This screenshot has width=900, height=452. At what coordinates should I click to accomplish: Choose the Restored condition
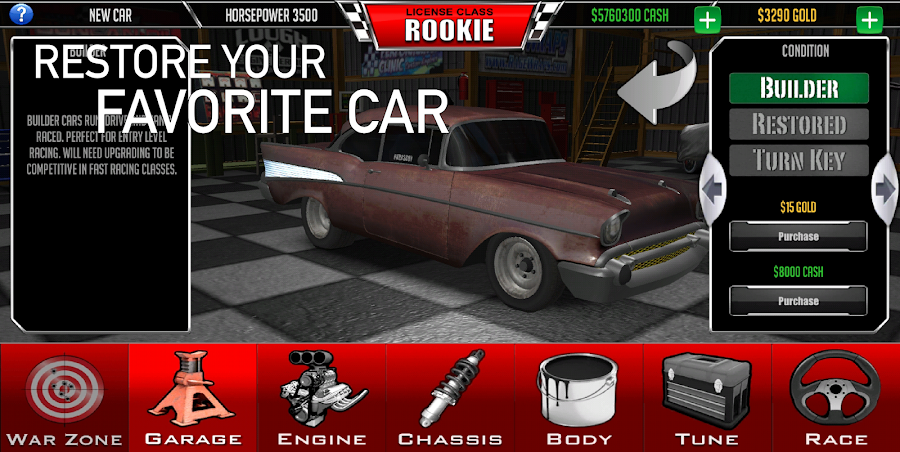pos(798,125)
